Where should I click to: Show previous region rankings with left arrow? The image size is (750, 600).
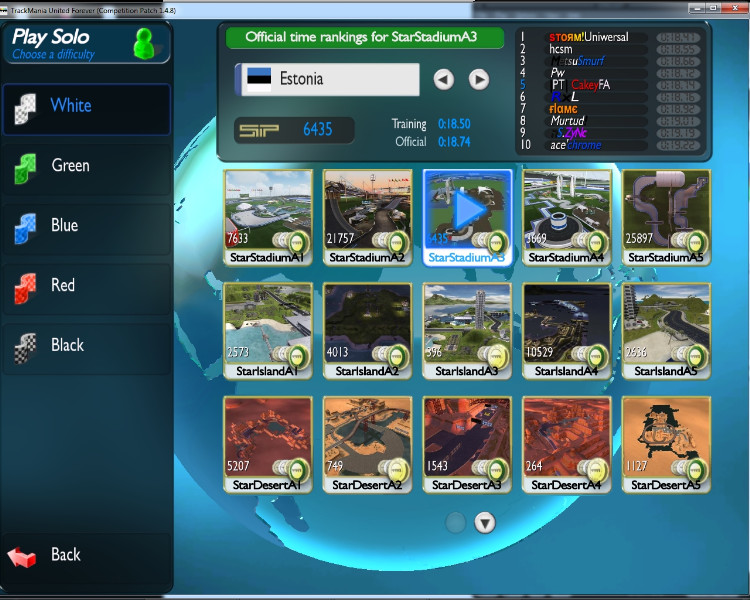444,79
